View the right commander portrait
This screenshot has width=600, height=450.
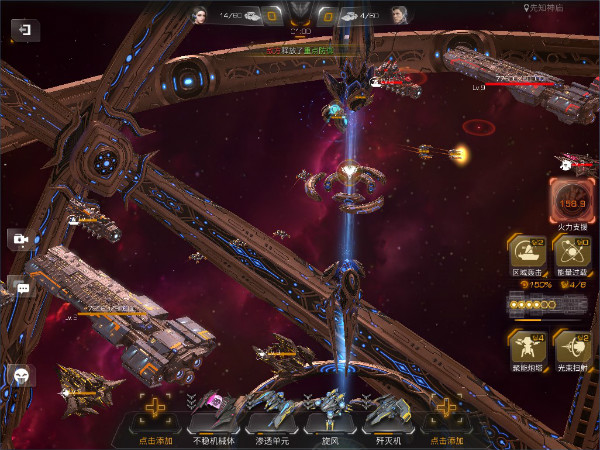click(x=400, y=15)
